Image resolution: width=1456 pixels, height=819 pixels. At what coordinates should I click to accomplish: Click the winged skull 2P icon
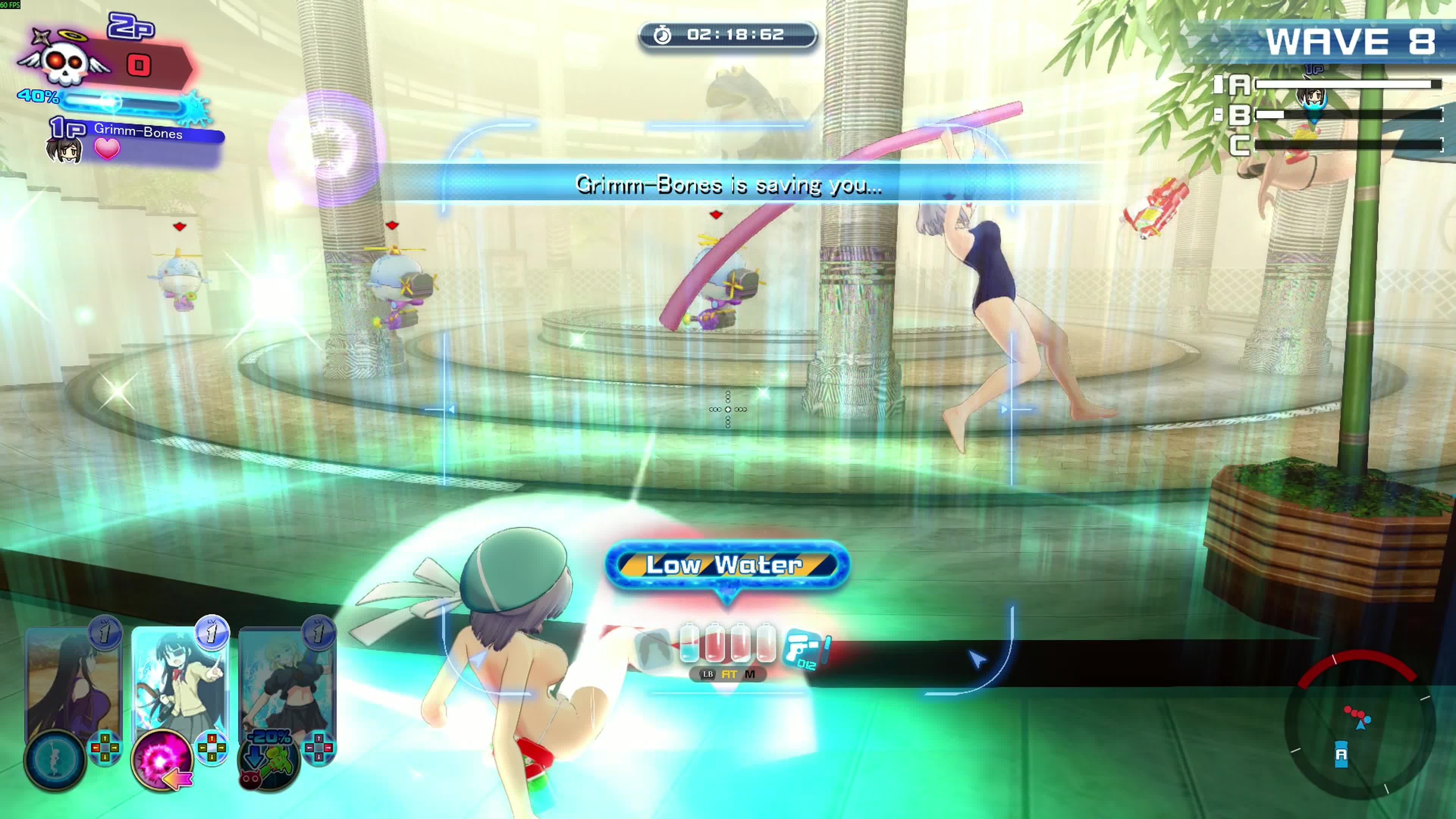(63, 62)
